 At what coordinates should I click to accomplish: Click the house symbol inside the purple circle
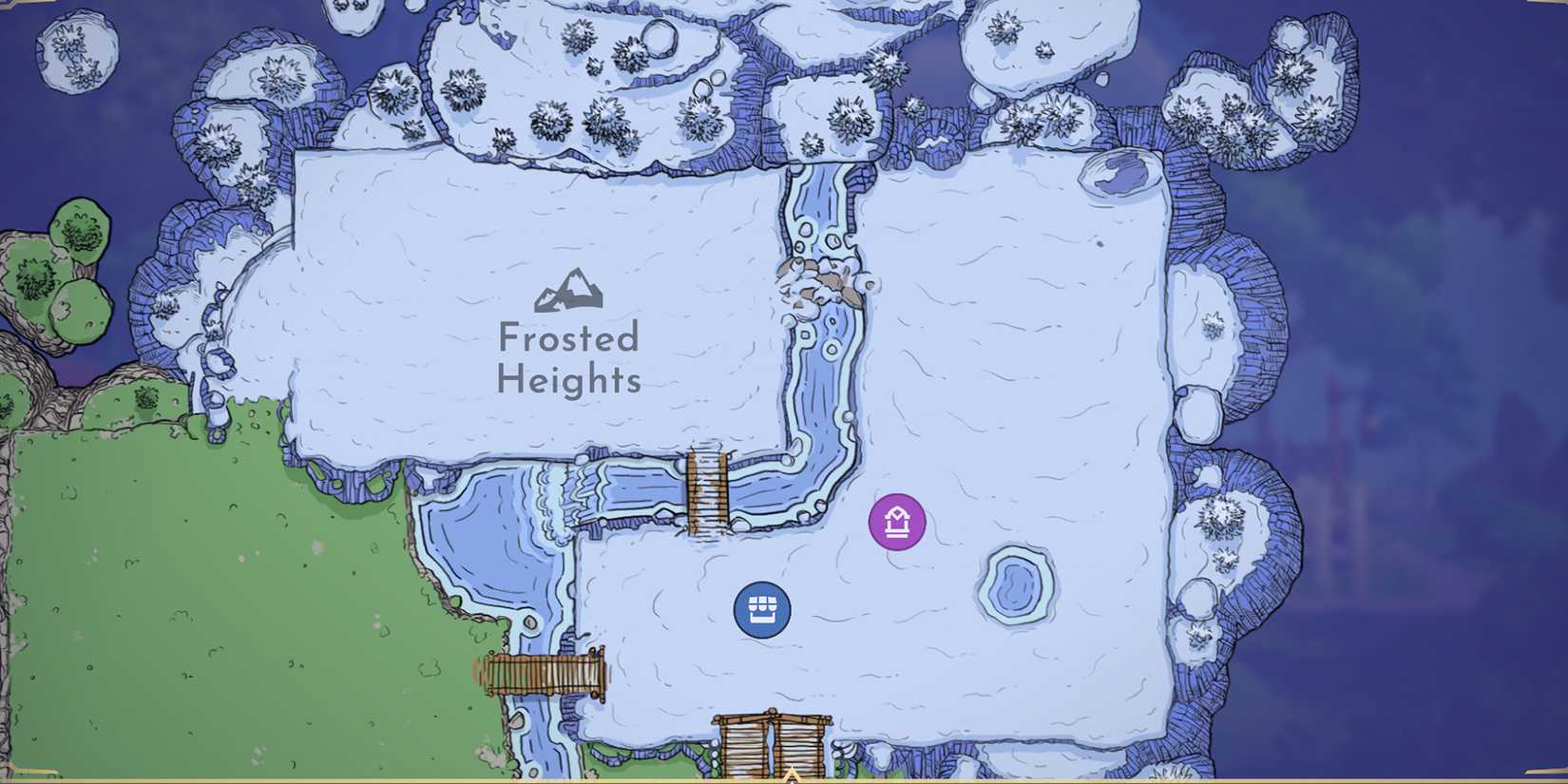click(896, 523)
